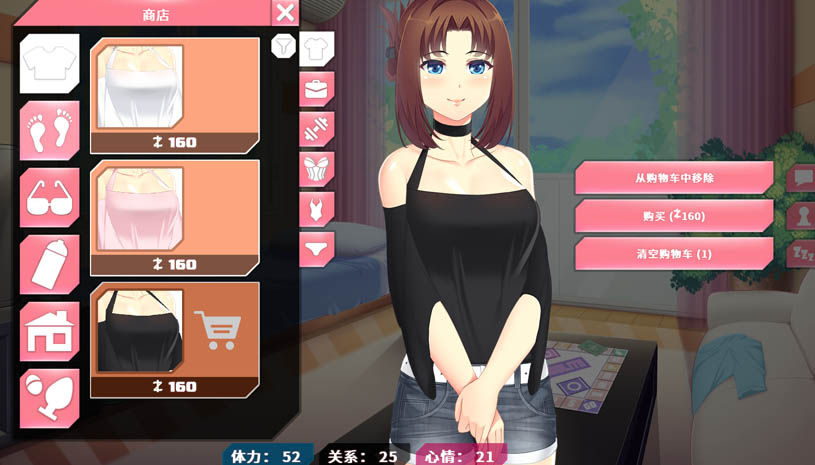Image resolution: width=815 pixels, height=465 pixels.
Task: Switch to the footprints shop category
Action: 49,131
